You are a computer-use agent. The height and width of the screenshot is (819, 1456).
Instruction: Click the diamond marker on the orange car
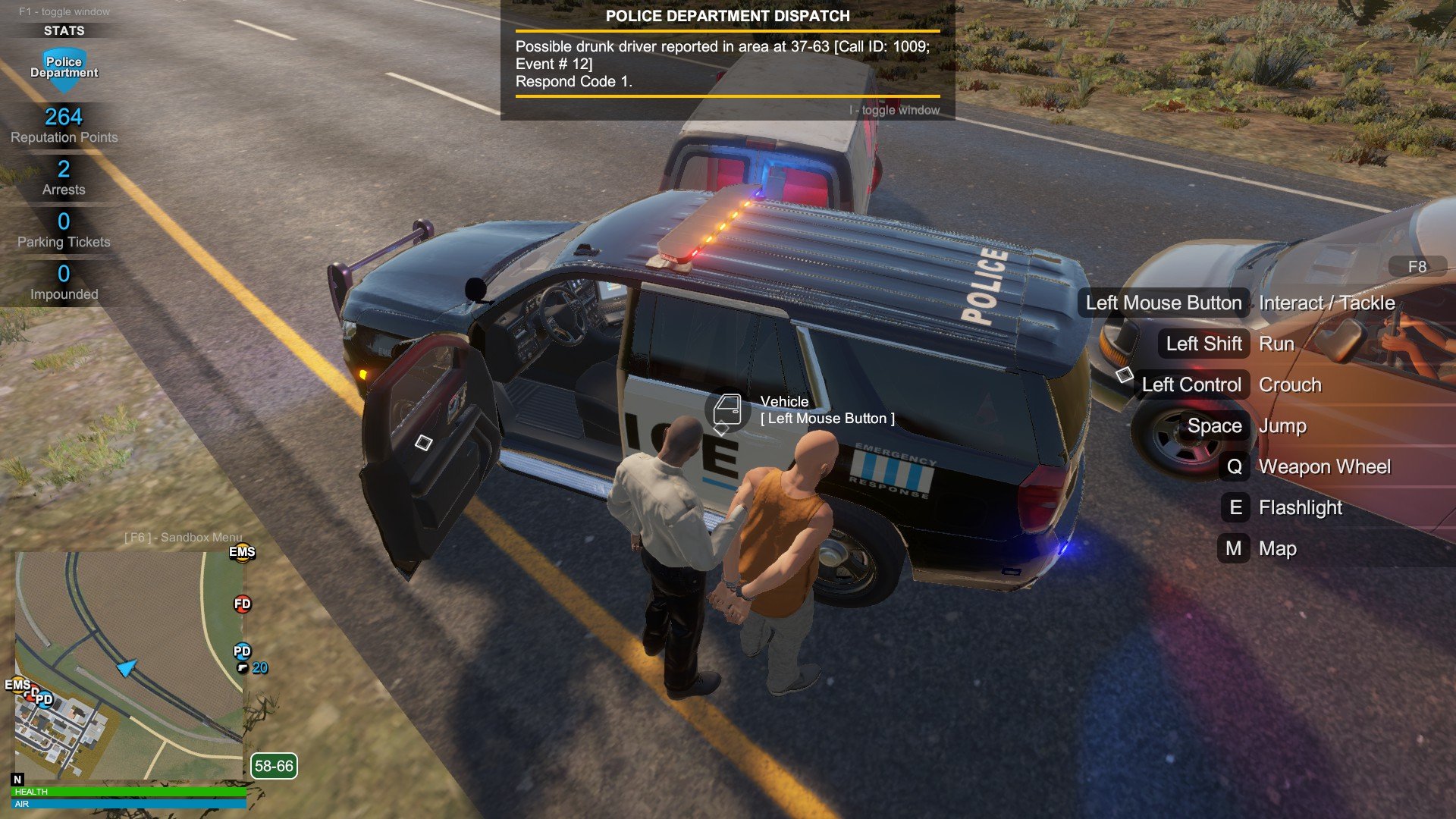[1125, 374]
